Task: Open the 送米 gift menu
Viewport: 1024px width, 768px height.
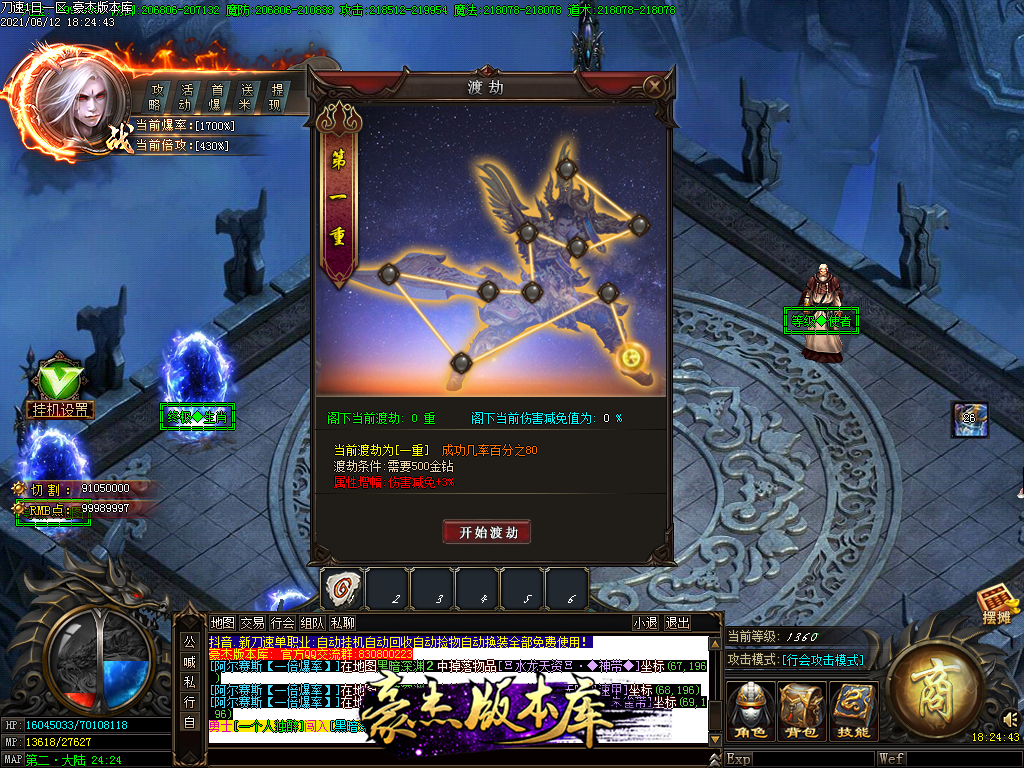Action: click(x=245, y=97)
